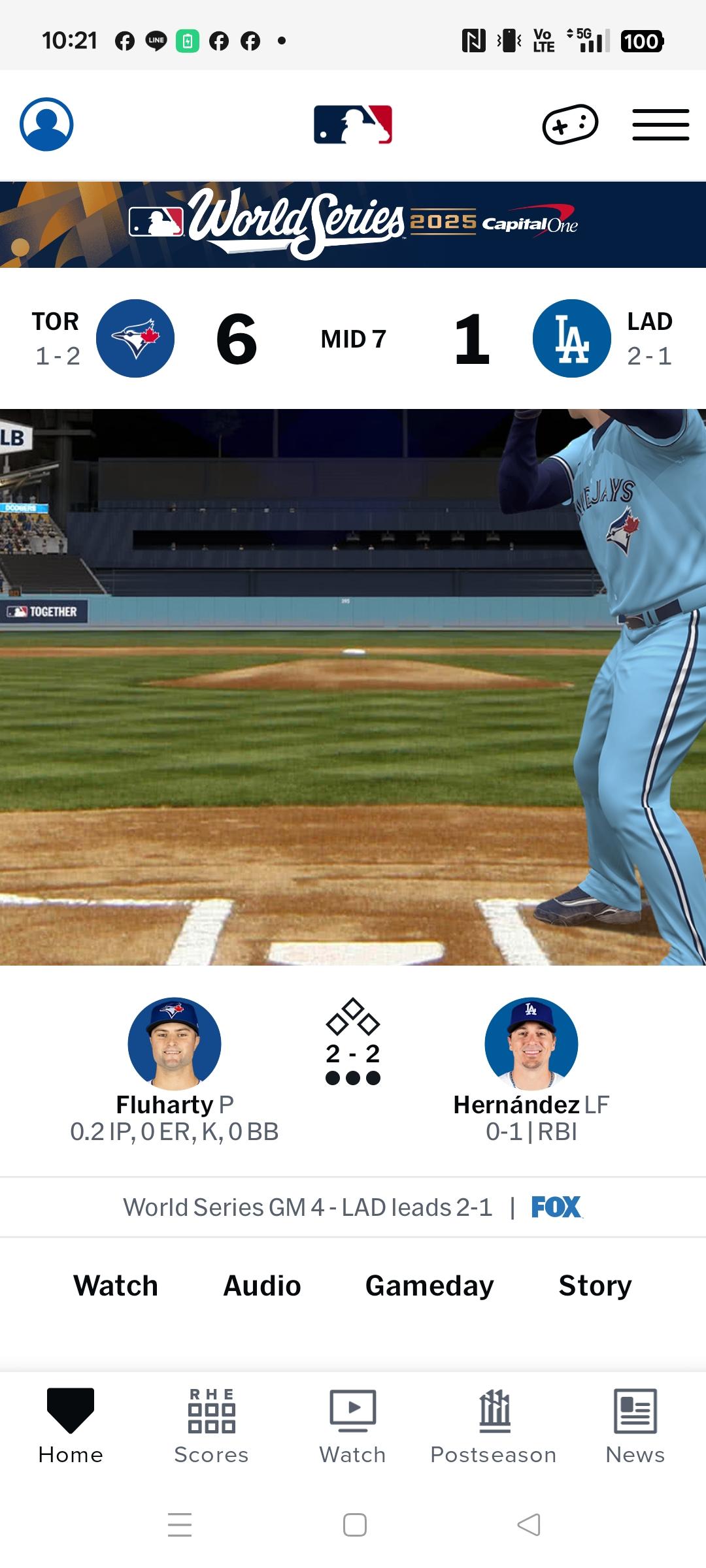The height and width of the screenshot is (1568, 706).
Task: Select the Toronto Blue Jays logo
Action: pos(135,338)
